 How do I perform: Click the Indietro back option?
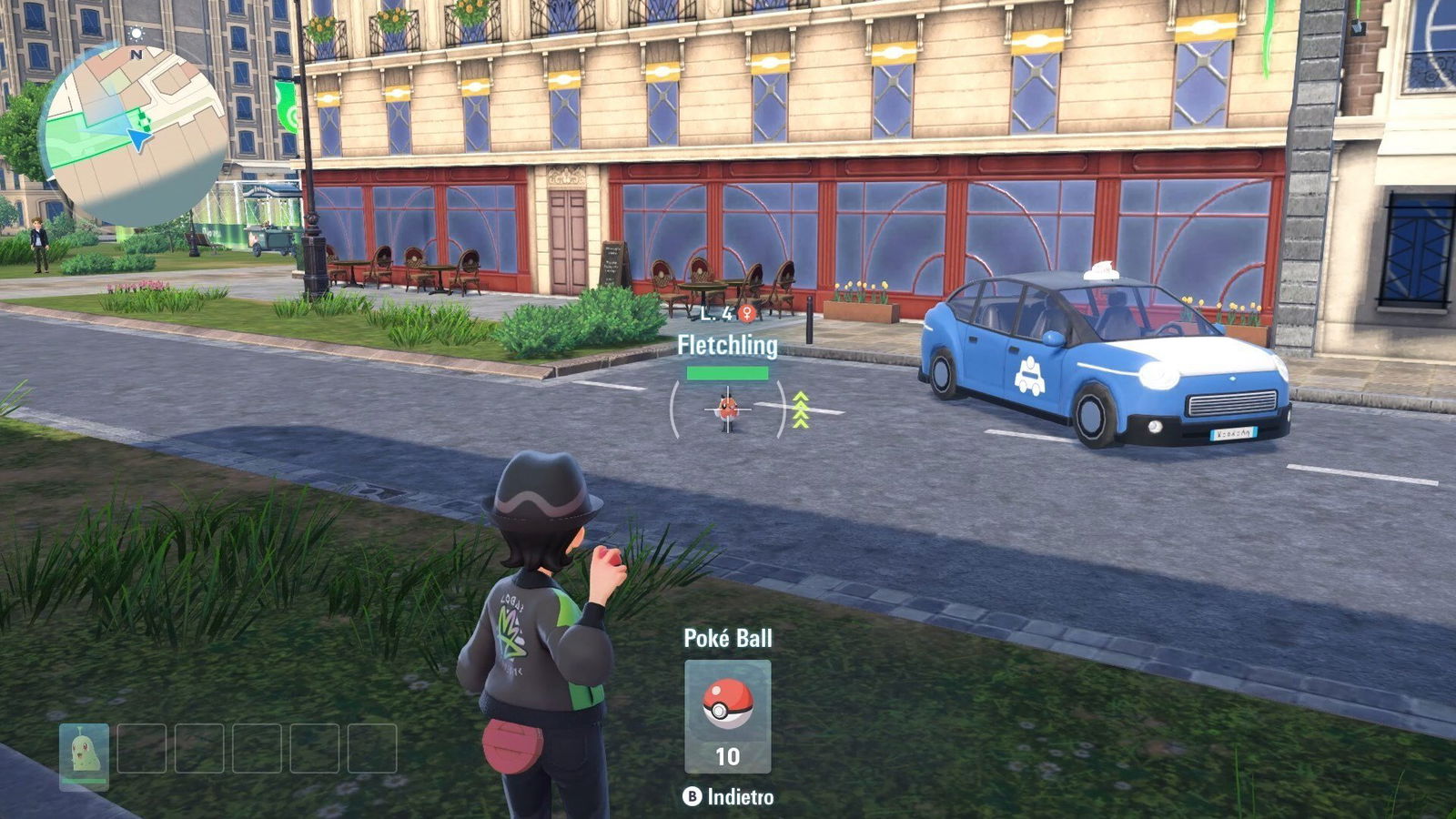729,797
